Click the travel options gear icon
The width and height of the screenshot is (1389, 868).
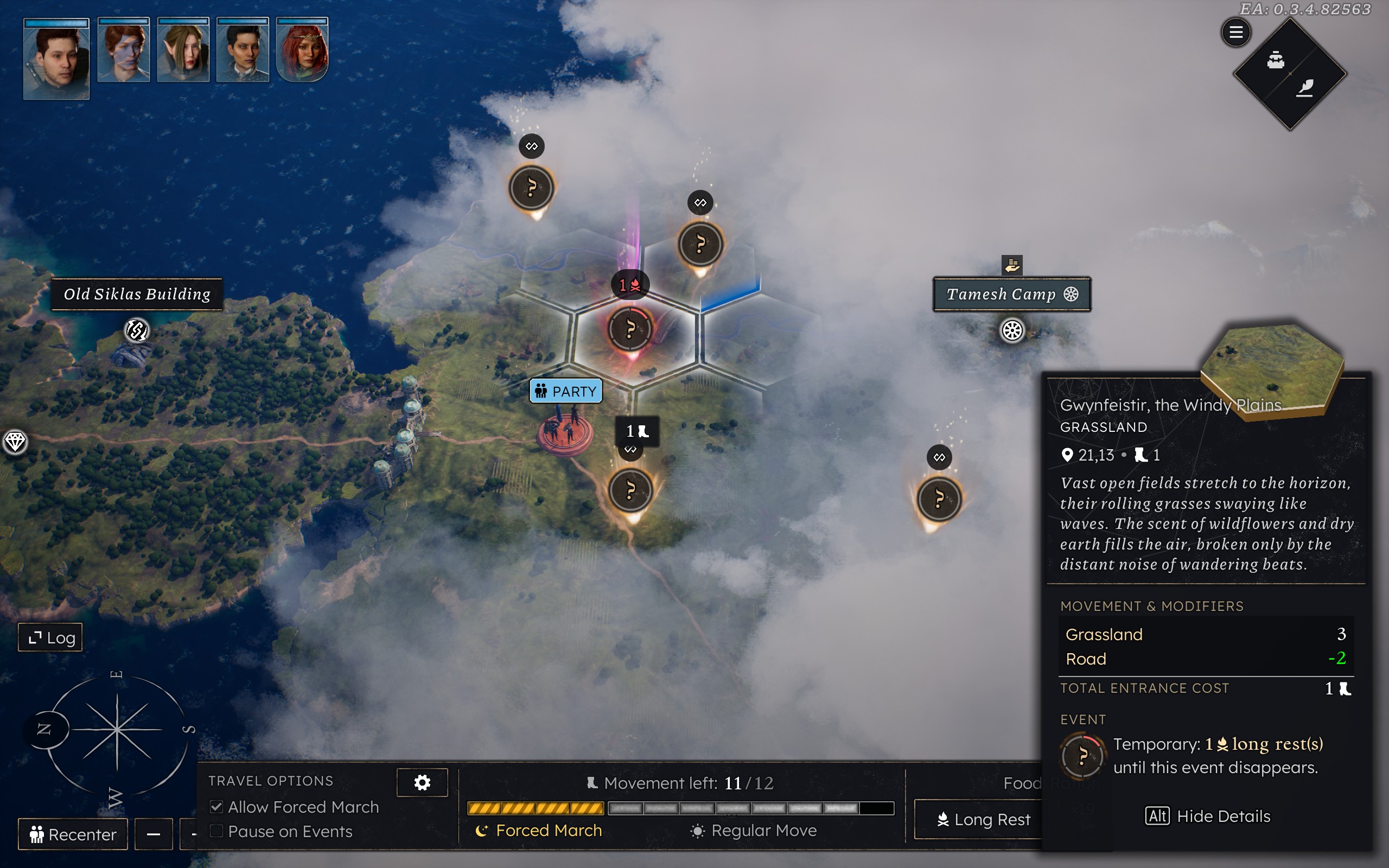click(422, 782)
